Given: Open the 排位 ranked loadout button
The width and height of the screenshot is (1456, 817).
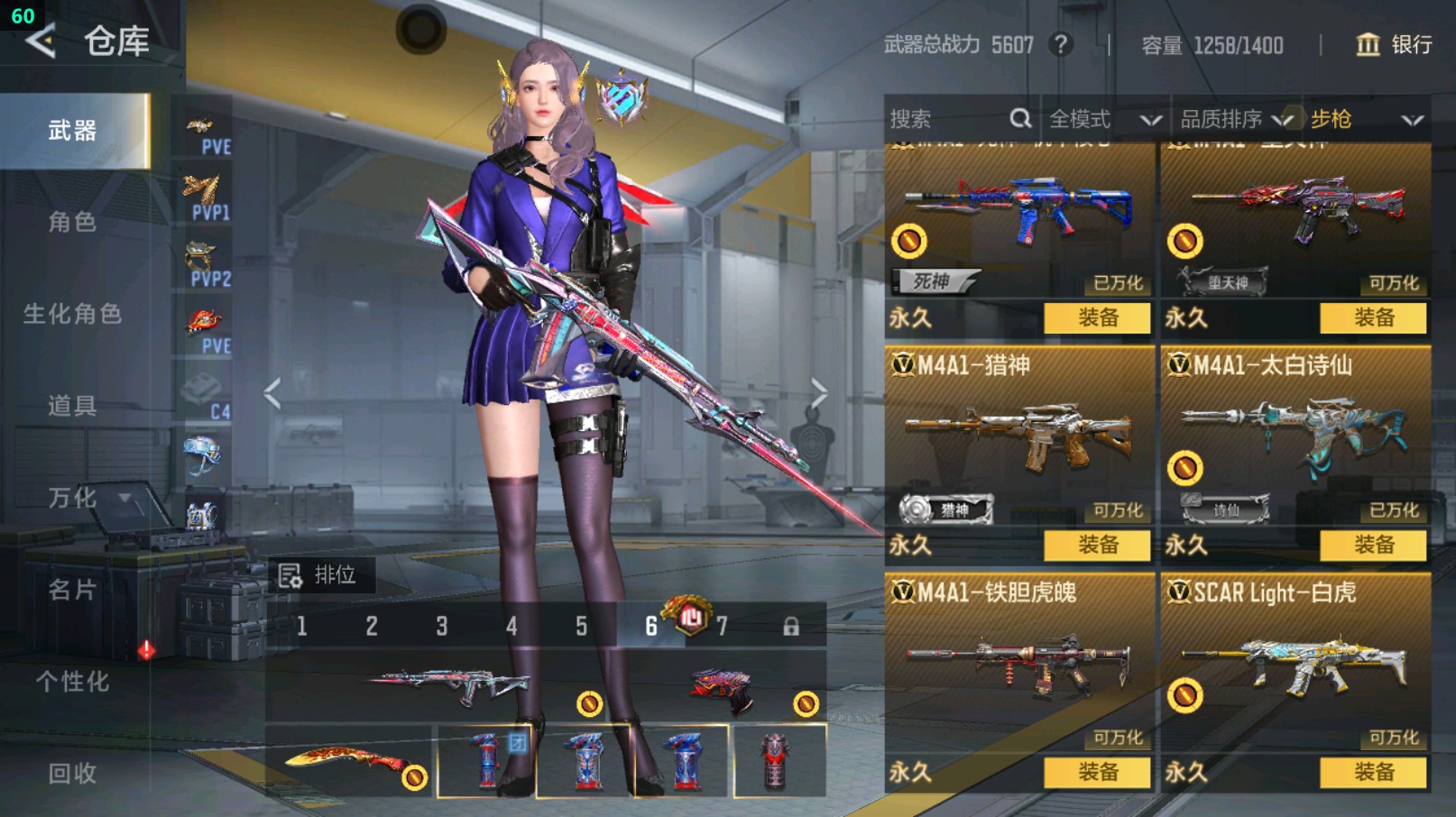Looking at the screenshot, I should [319, 575].
